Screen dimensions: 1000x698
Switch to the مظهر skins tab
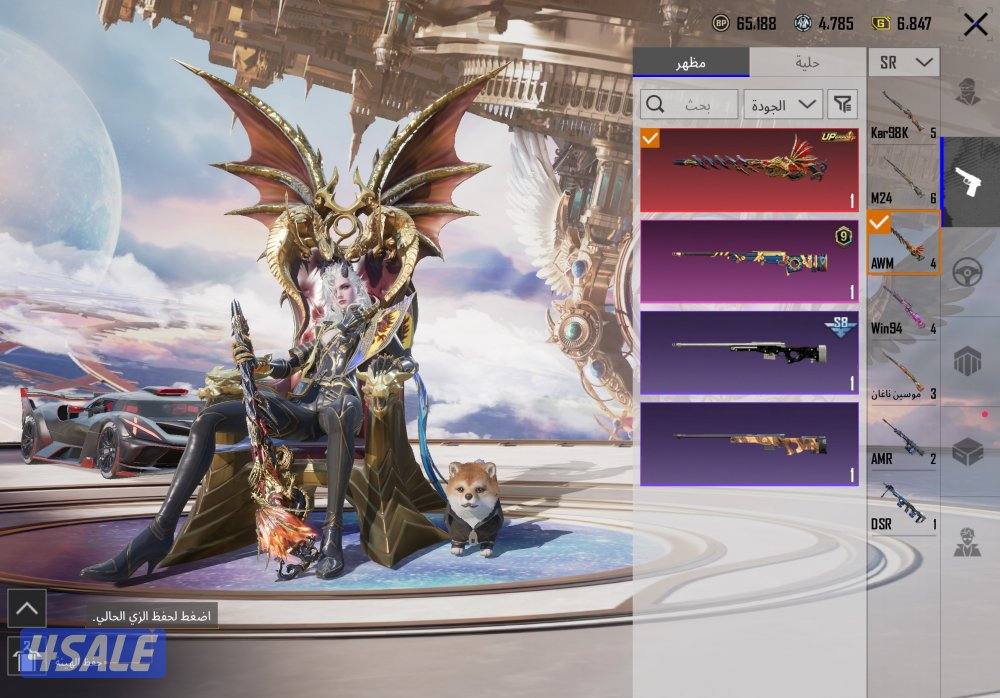690,62
